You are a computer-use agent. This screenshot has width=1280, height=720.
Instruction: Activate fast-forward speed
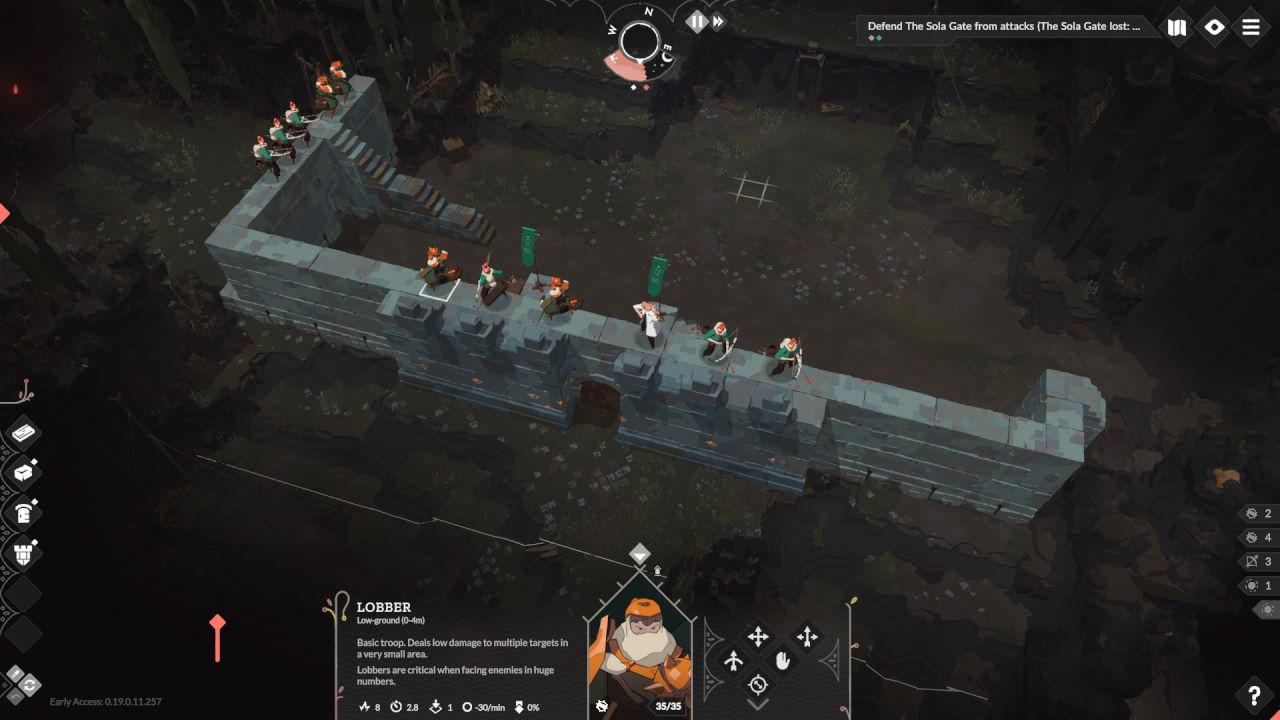pos(718,21)
